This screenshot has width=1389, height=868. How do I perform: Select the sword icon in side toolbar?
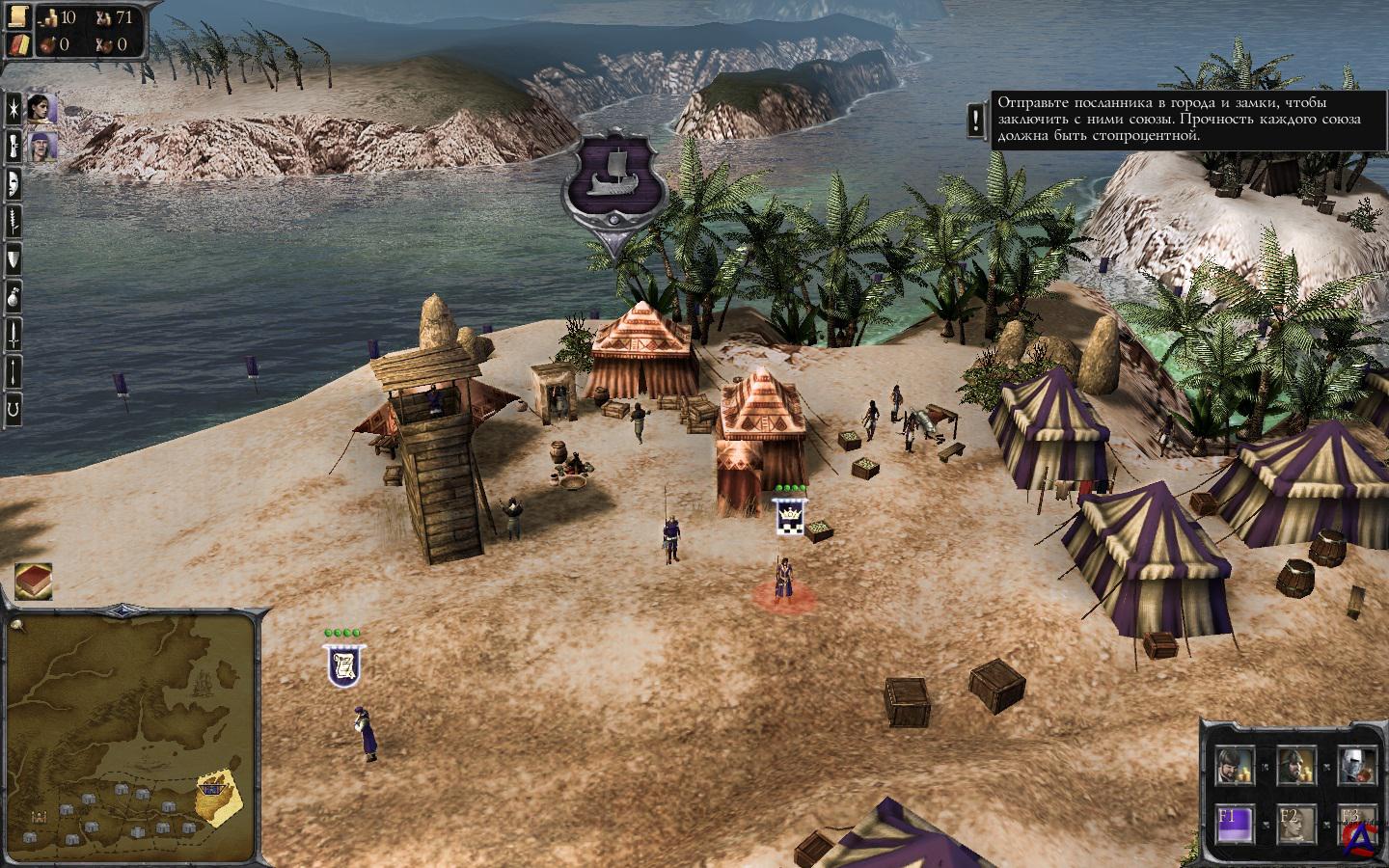[x=14, y=333]
